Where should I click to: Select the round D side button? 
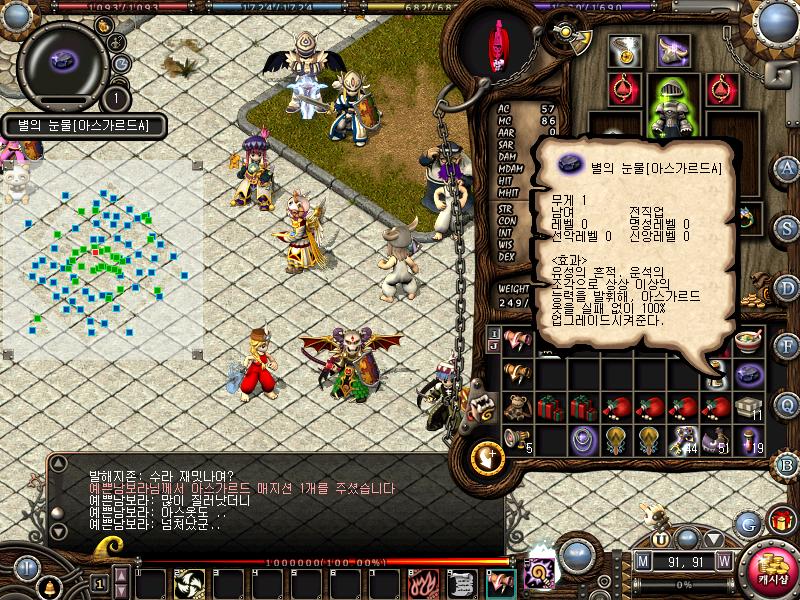pos(787,286)
